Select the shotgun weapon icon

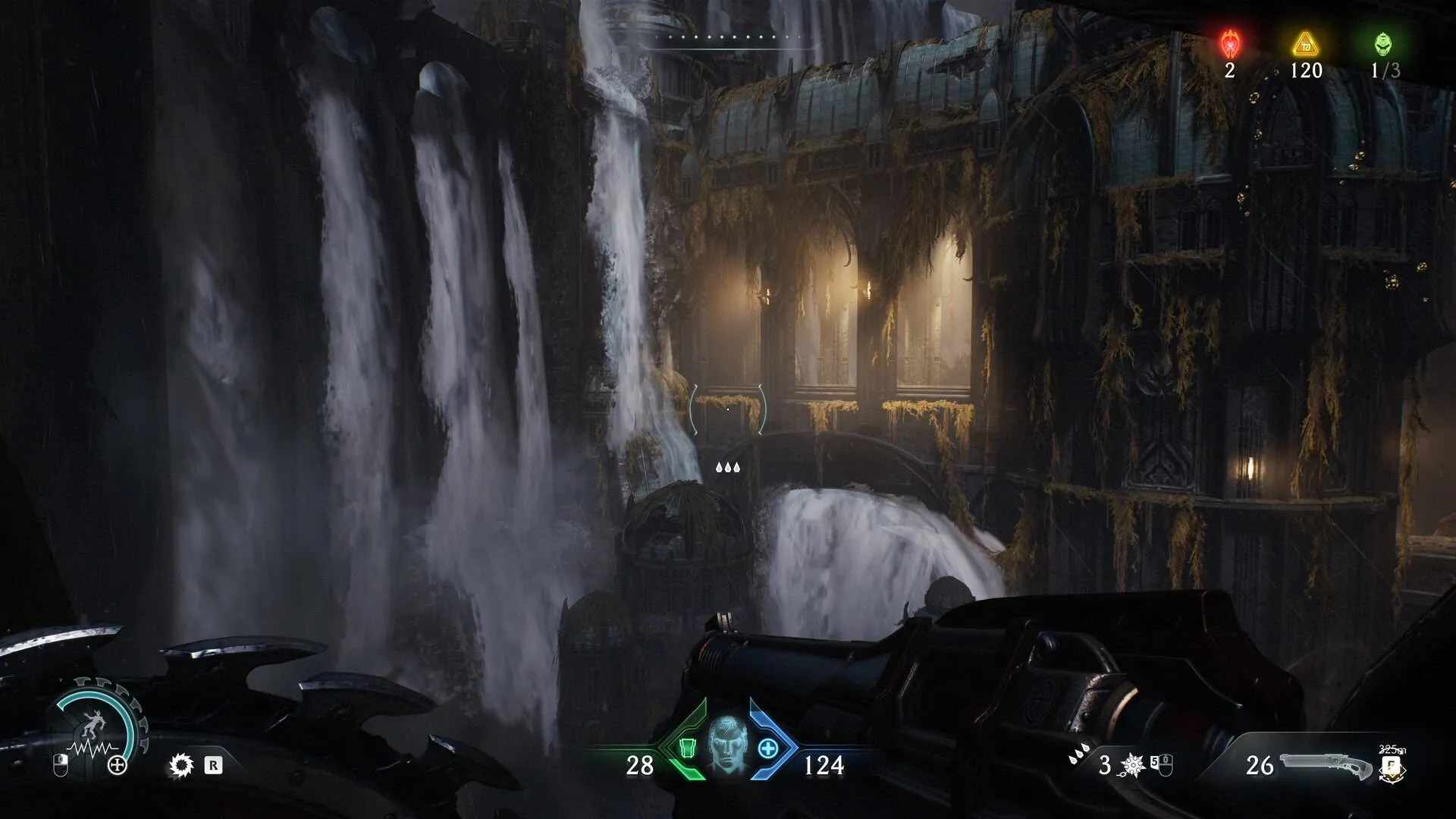pos(1326,766)
